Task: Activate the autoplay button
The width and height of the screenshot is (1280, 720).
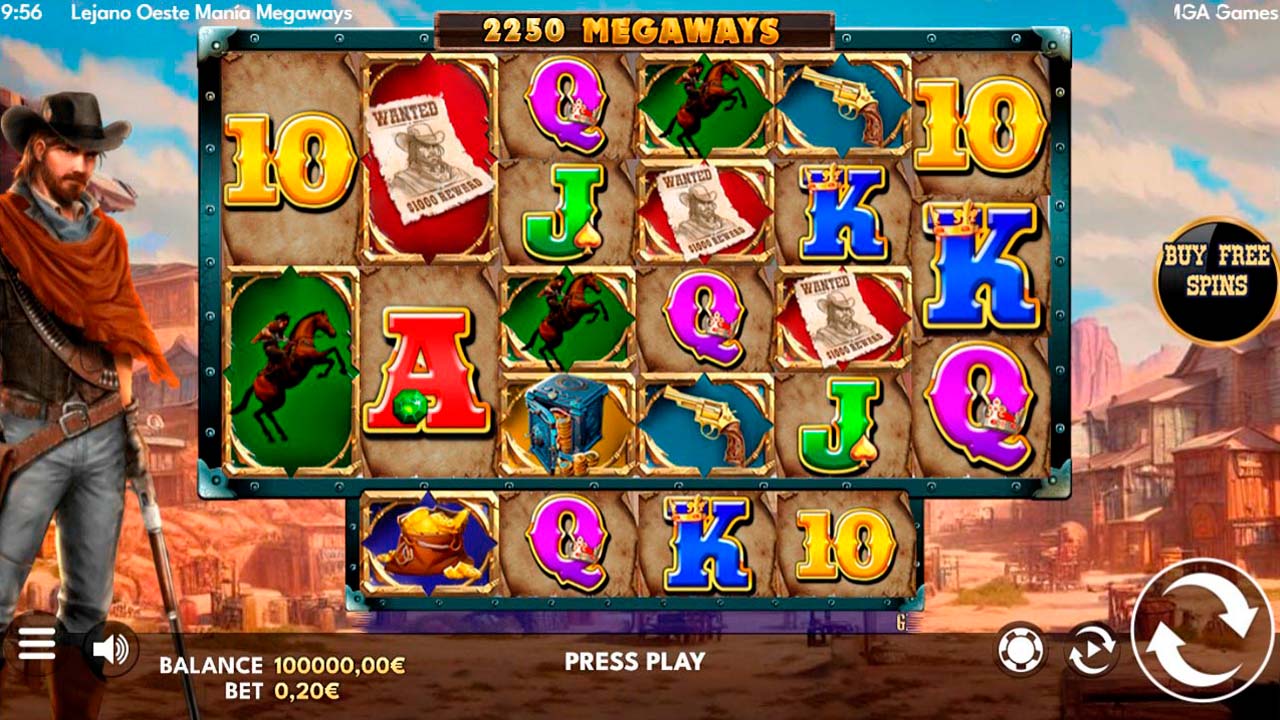Action: pyautogui.click(x=1091, y=651)
